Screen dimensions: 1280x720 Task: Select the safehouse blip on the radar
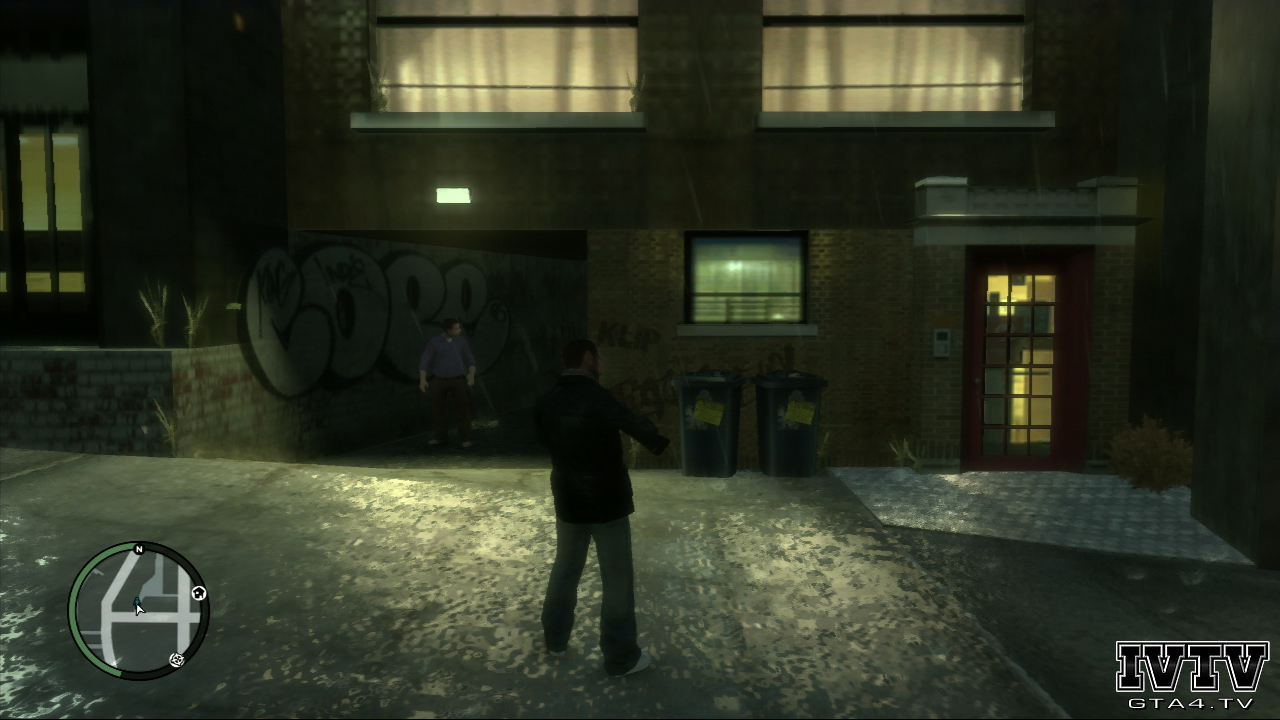[x=199, y=594]
